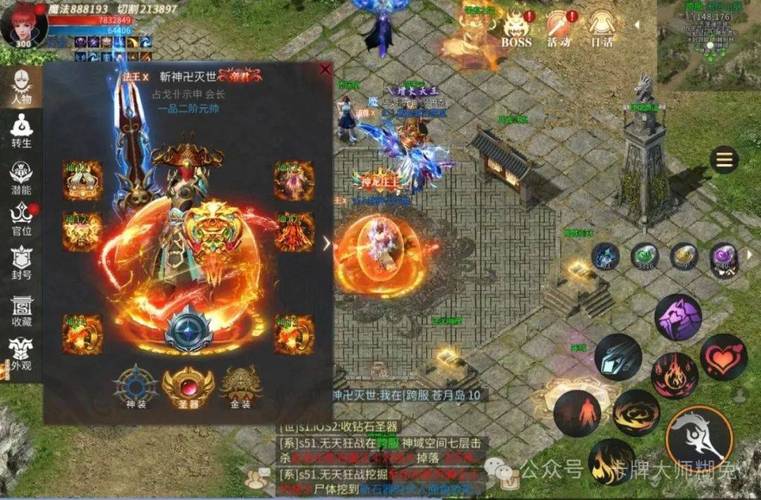Choose the 神装 divine gear button
This screenshot has height=500, width=761.
pos(134,388)
